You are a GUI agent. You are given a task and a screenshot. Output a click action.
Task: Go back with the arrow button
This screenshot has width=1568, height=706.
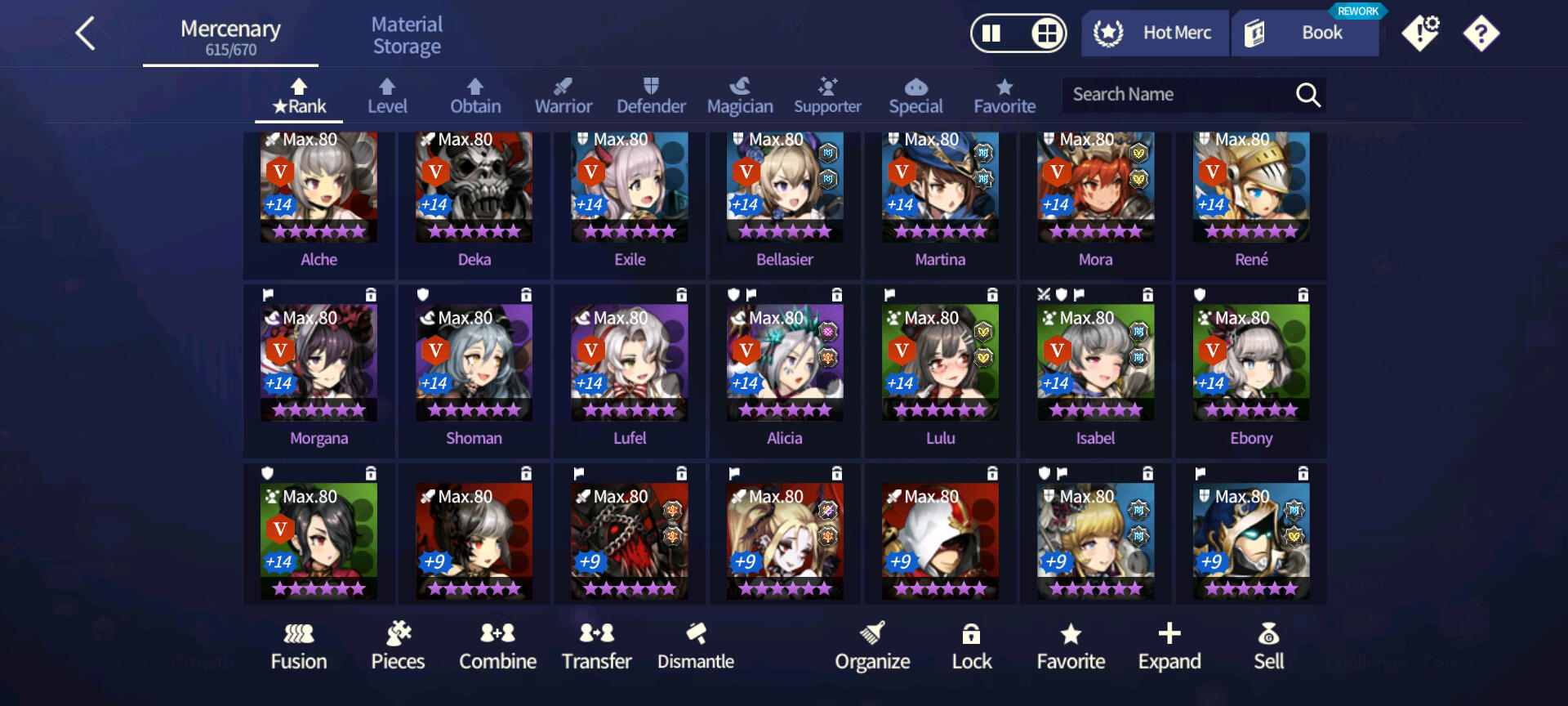(86, 34)
